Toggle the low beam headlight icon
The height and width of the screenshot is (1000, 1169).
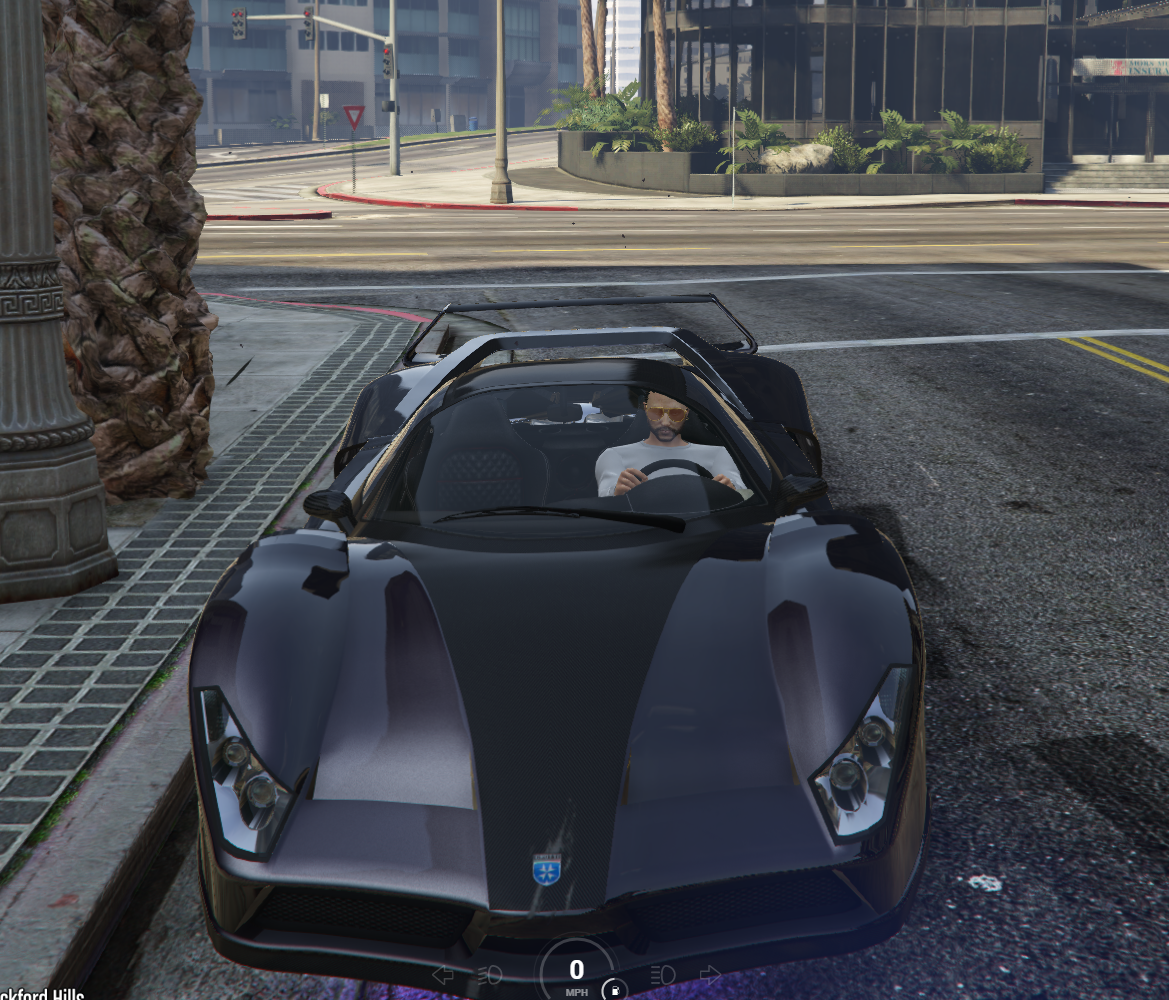(489, 974)
